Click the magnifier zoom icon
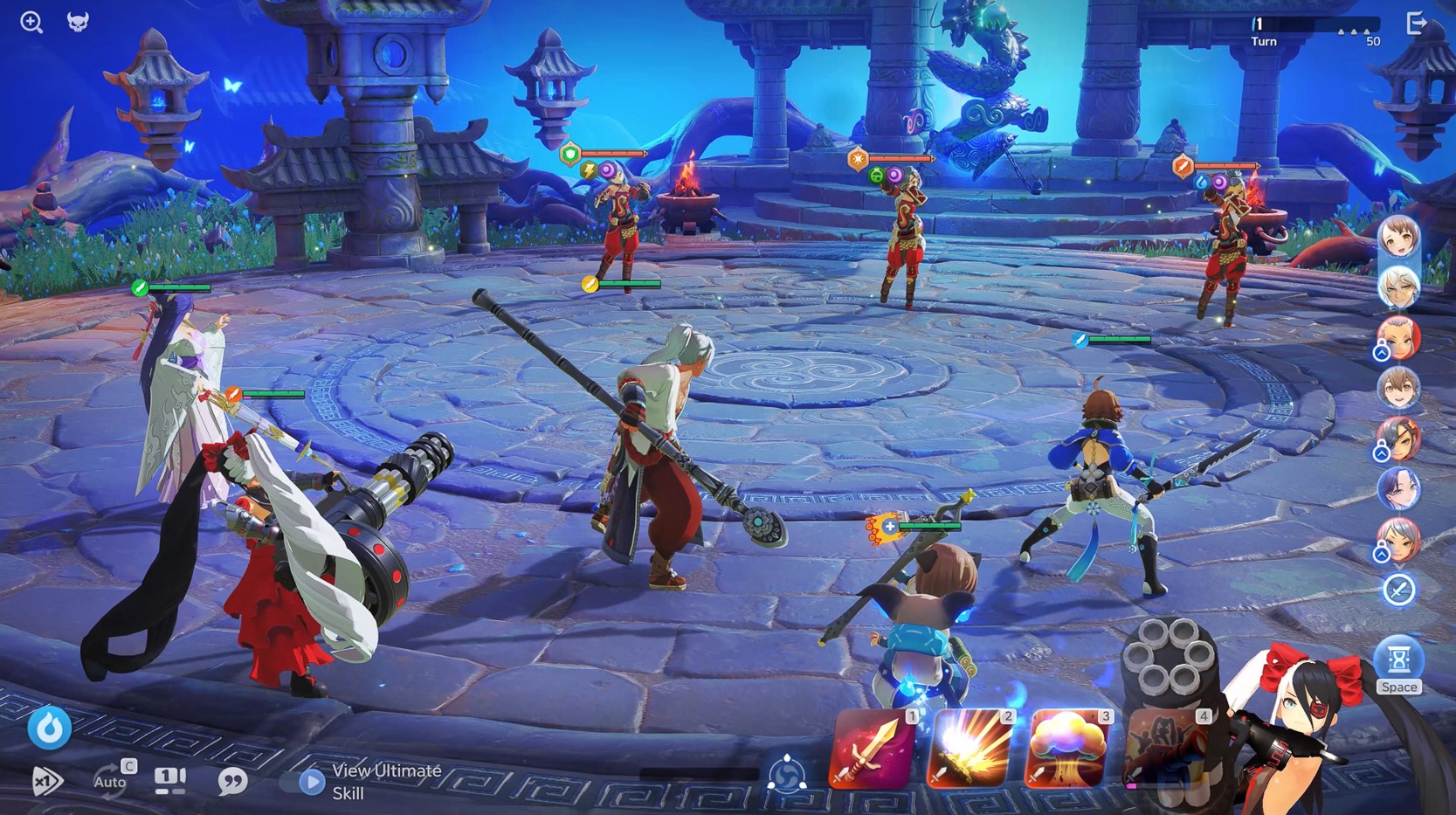This screenshot has height=815, width=1456. pos(31,22)
